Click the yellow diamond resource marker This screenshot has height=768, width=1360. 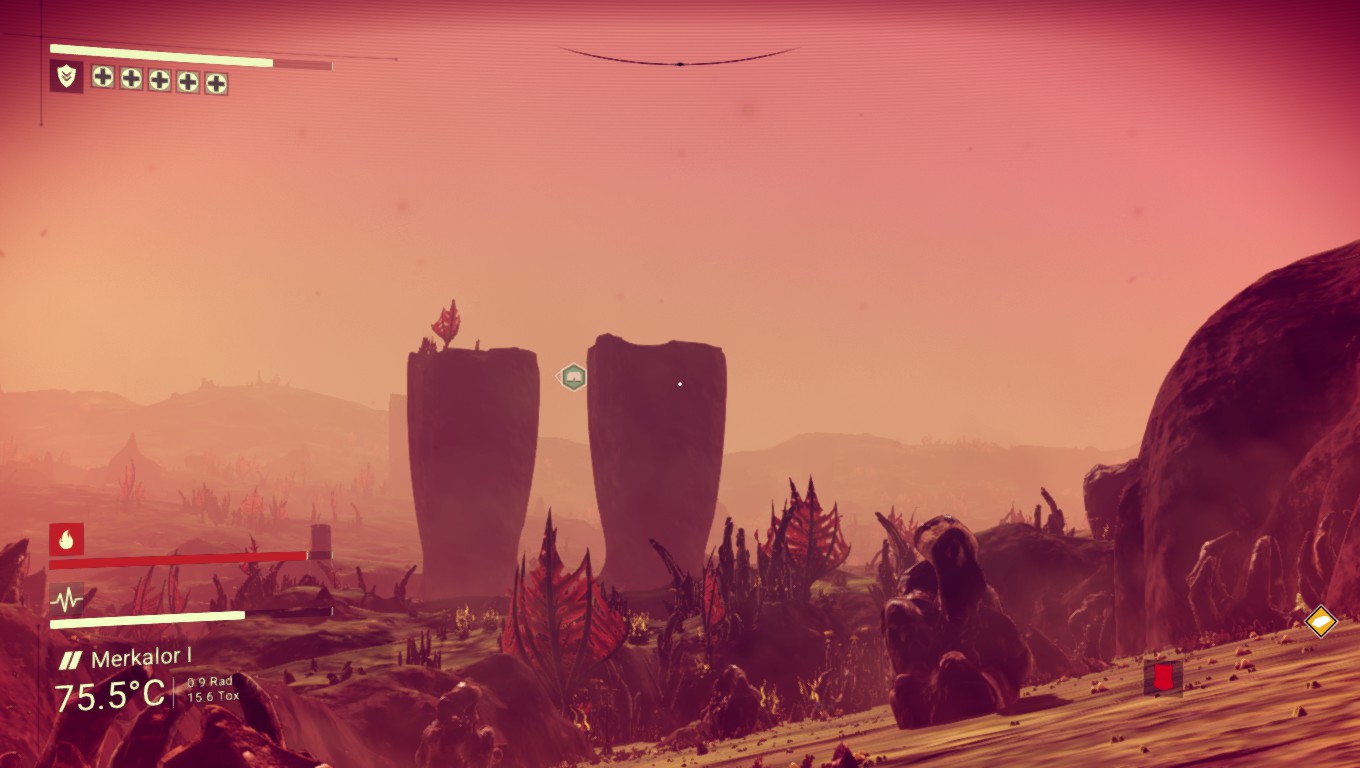tap(1321, 621)
